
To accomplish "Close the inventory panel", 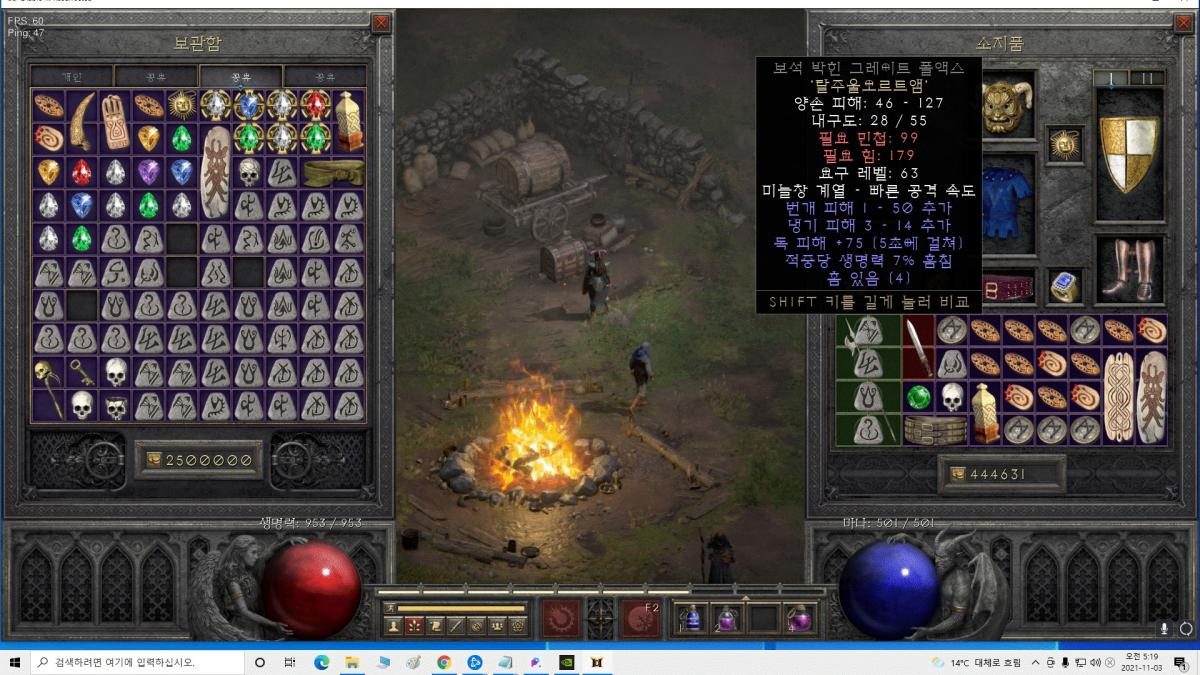I will (x=1183, y=23).
